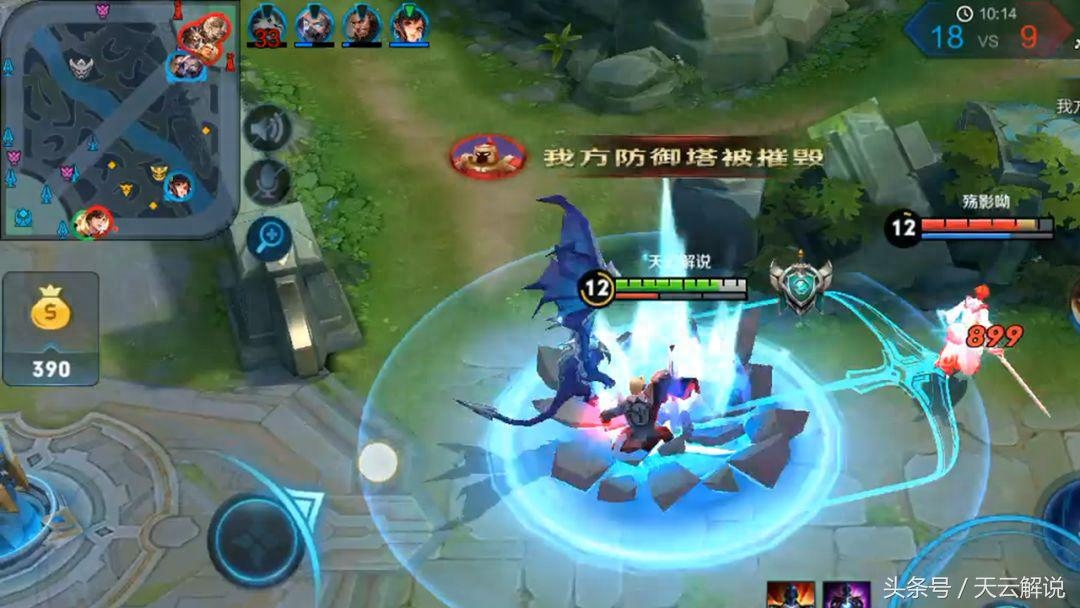Toggle the microphone voice chat button
This screenshot has height=608, width=1080.
tap(267, 183)
